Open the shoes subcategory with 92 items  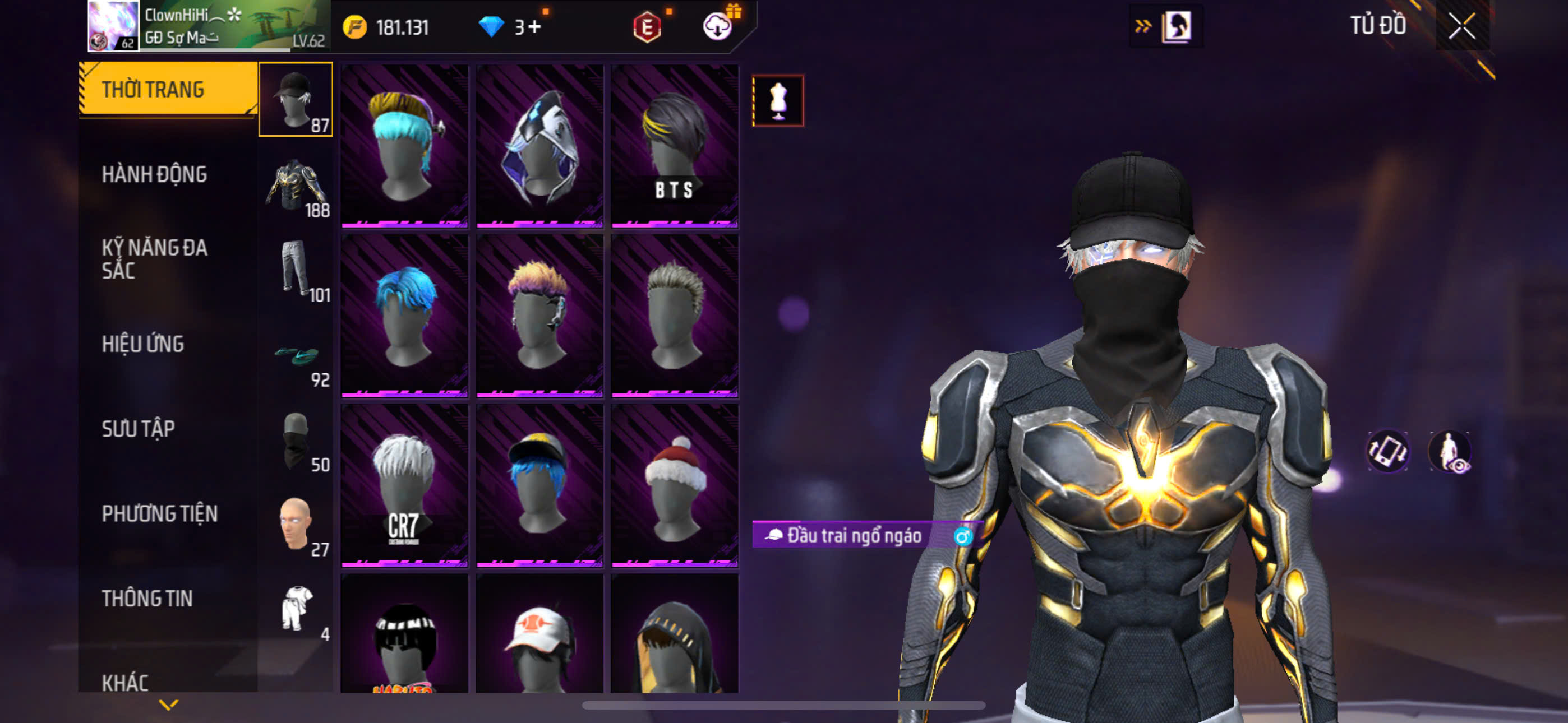[x=297, y=355]
